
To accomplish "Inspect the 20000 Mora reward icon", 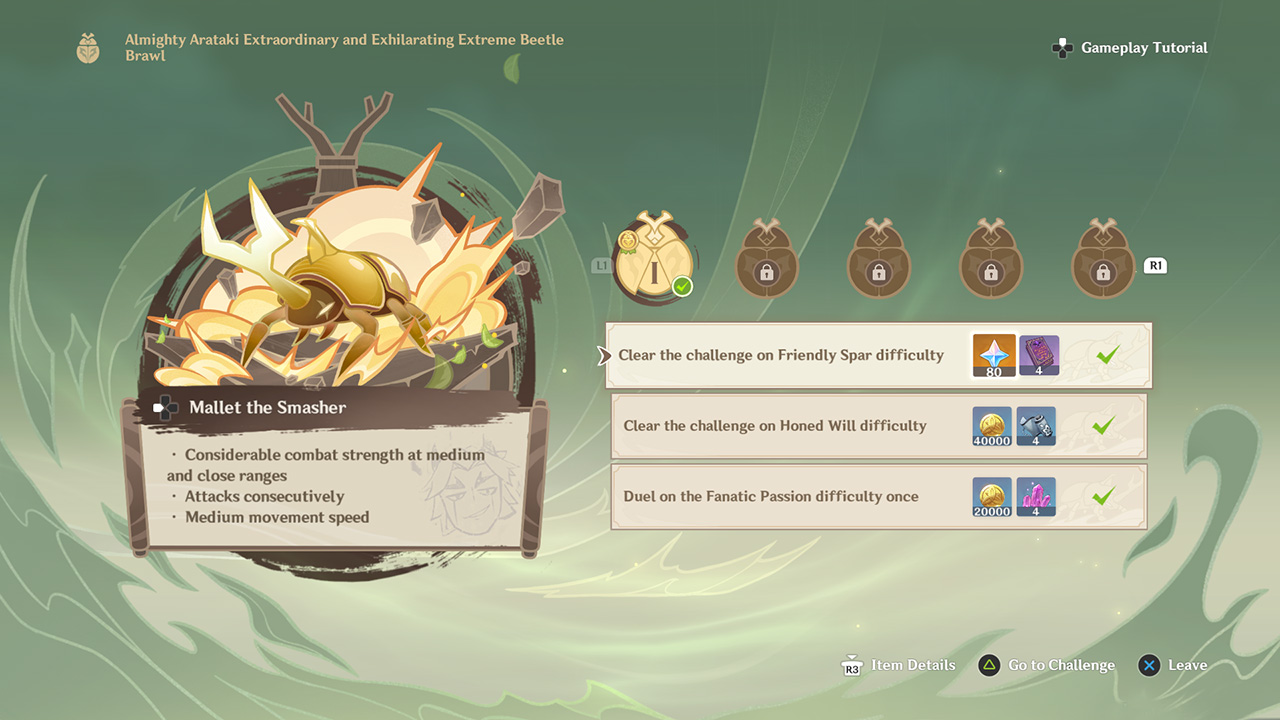I will coord(992,496).
